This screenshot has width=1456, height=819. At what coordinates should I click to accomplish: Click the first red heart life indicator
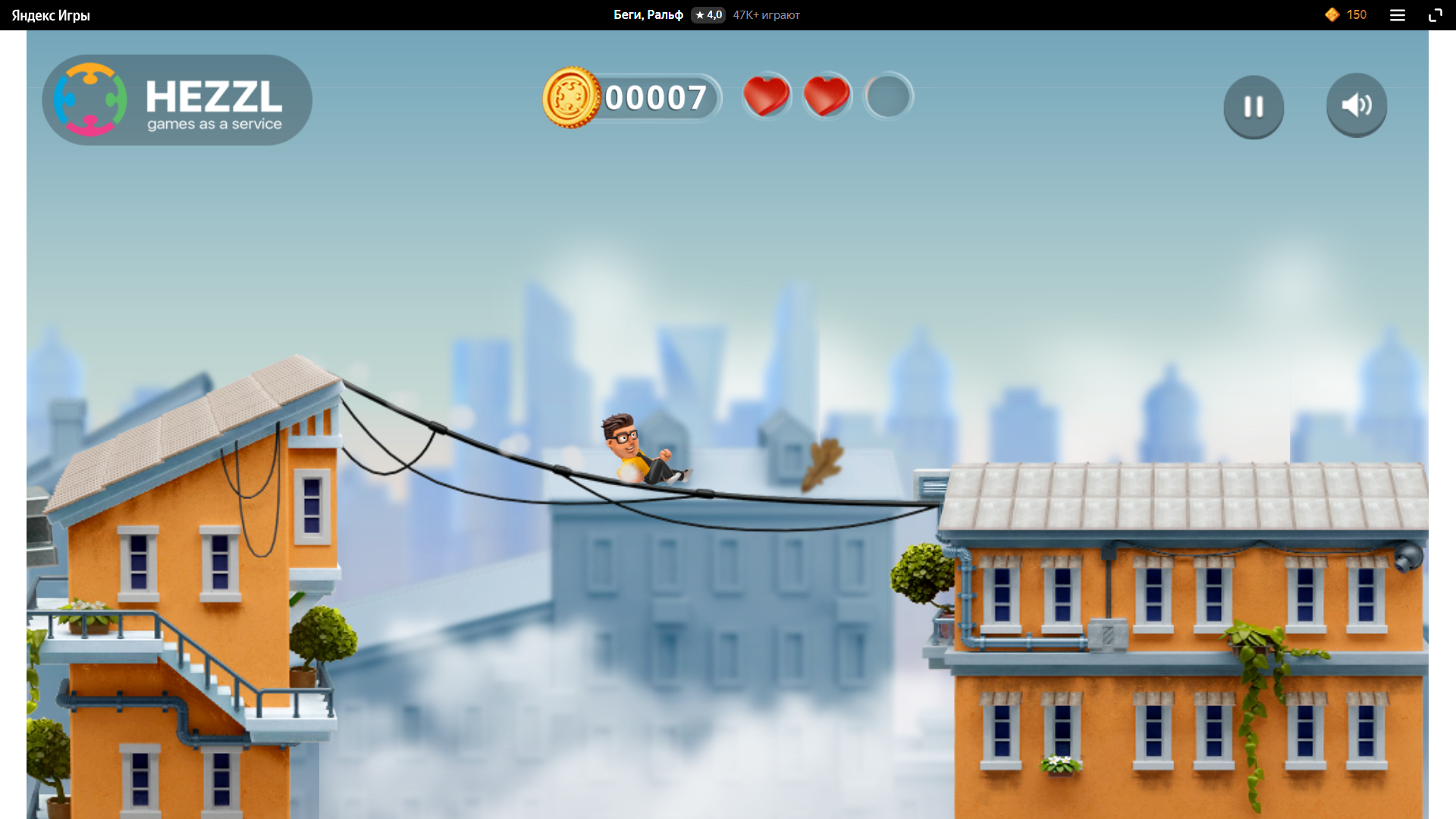tap(767, 96)
